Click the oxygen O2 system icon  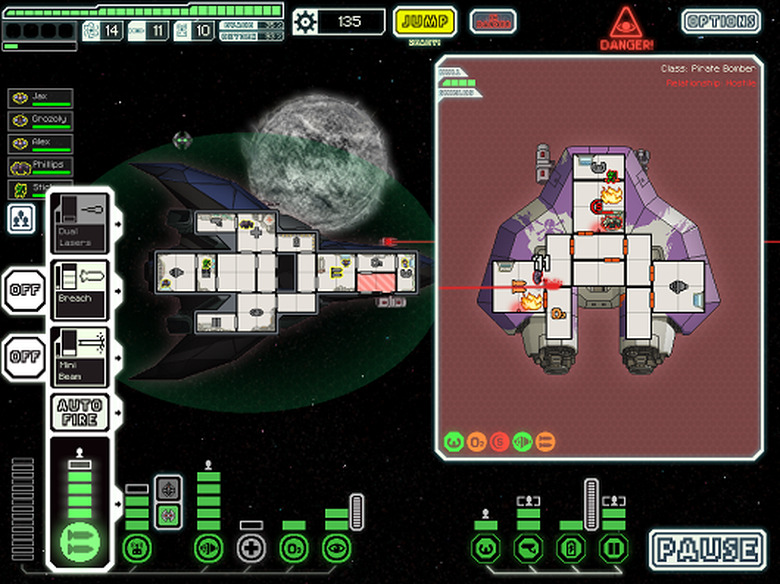[294, 547]
